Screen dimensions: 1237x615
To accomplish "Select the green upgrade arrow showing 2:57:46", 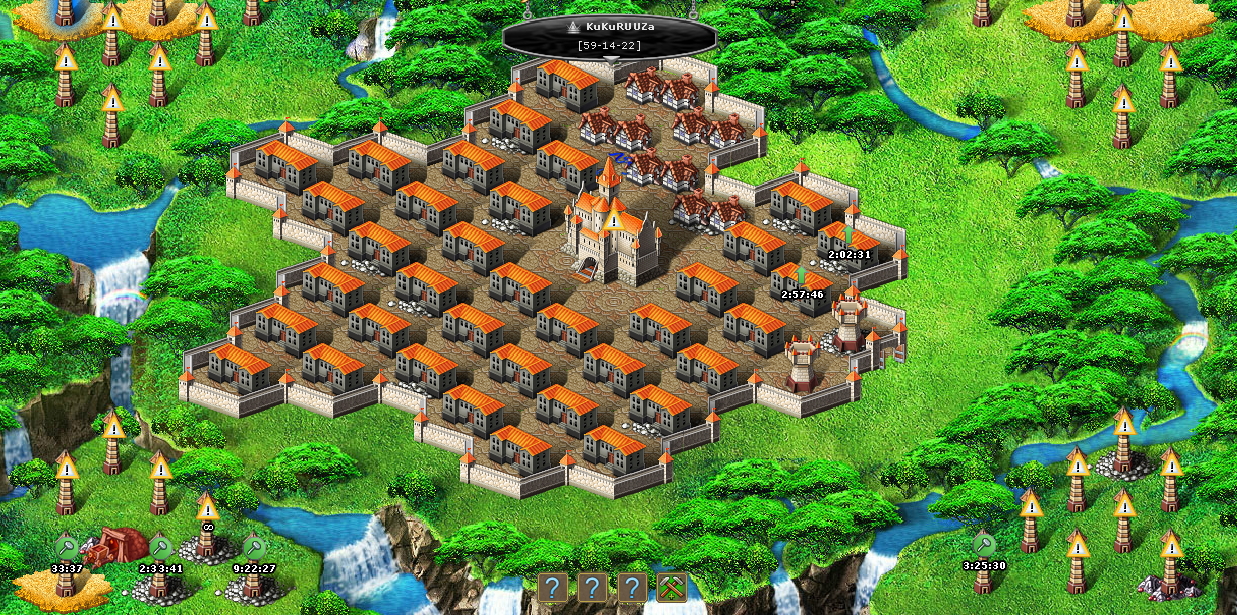I will (801, 275).
